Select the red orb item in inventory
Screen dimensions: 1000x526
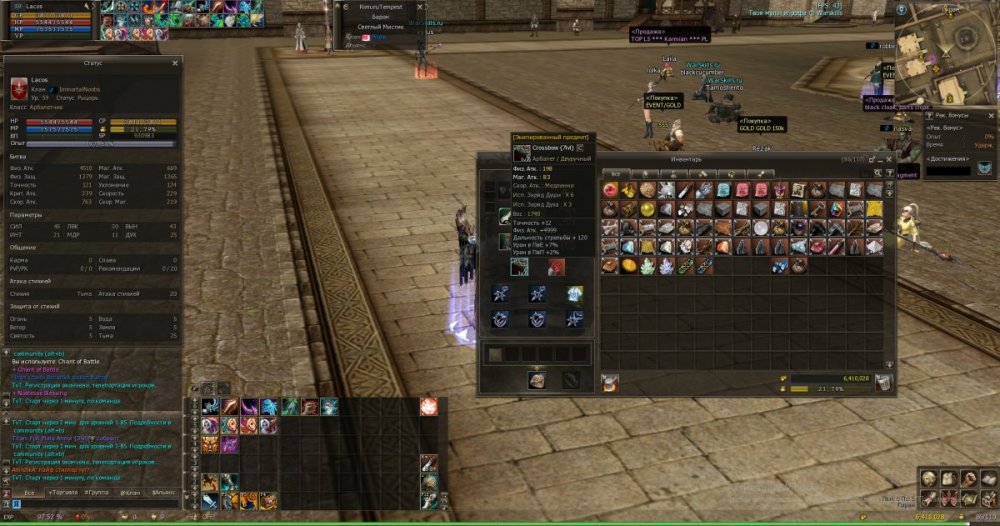[x=608, y=190]
